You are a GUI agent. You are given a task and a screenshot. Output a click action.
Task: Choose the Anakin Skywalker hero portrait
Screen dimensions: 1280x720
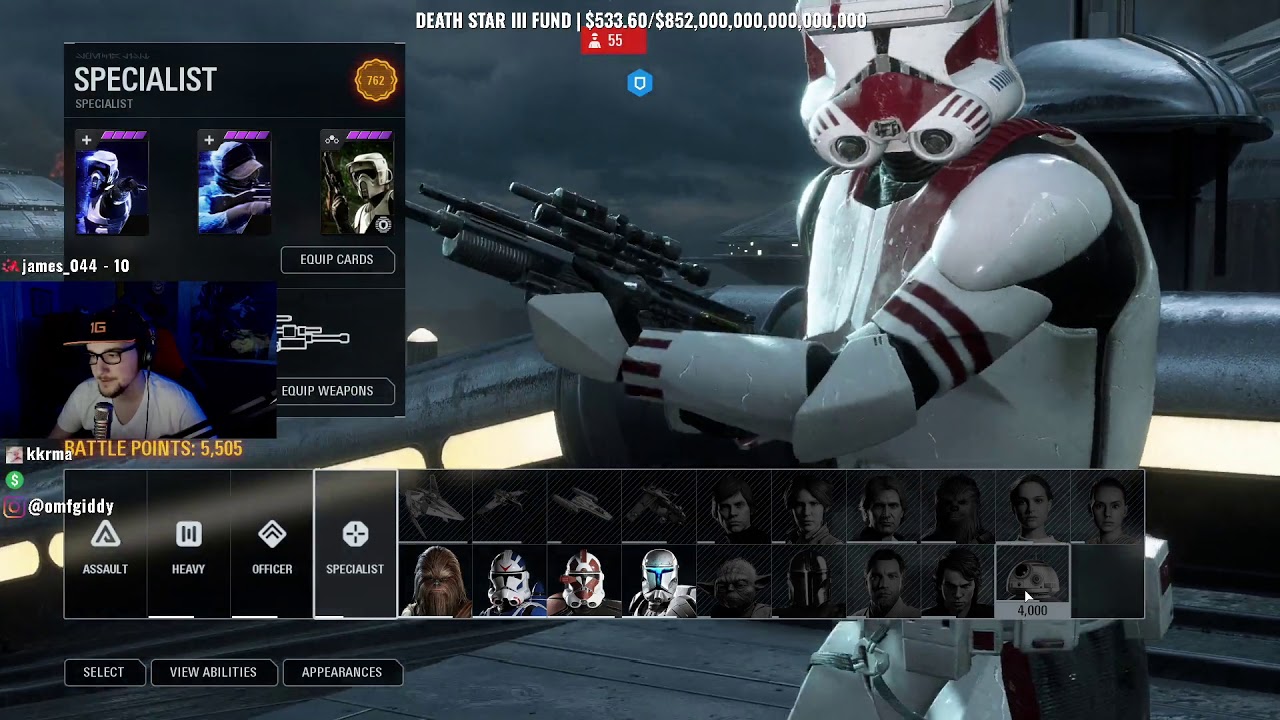point(958,581)
